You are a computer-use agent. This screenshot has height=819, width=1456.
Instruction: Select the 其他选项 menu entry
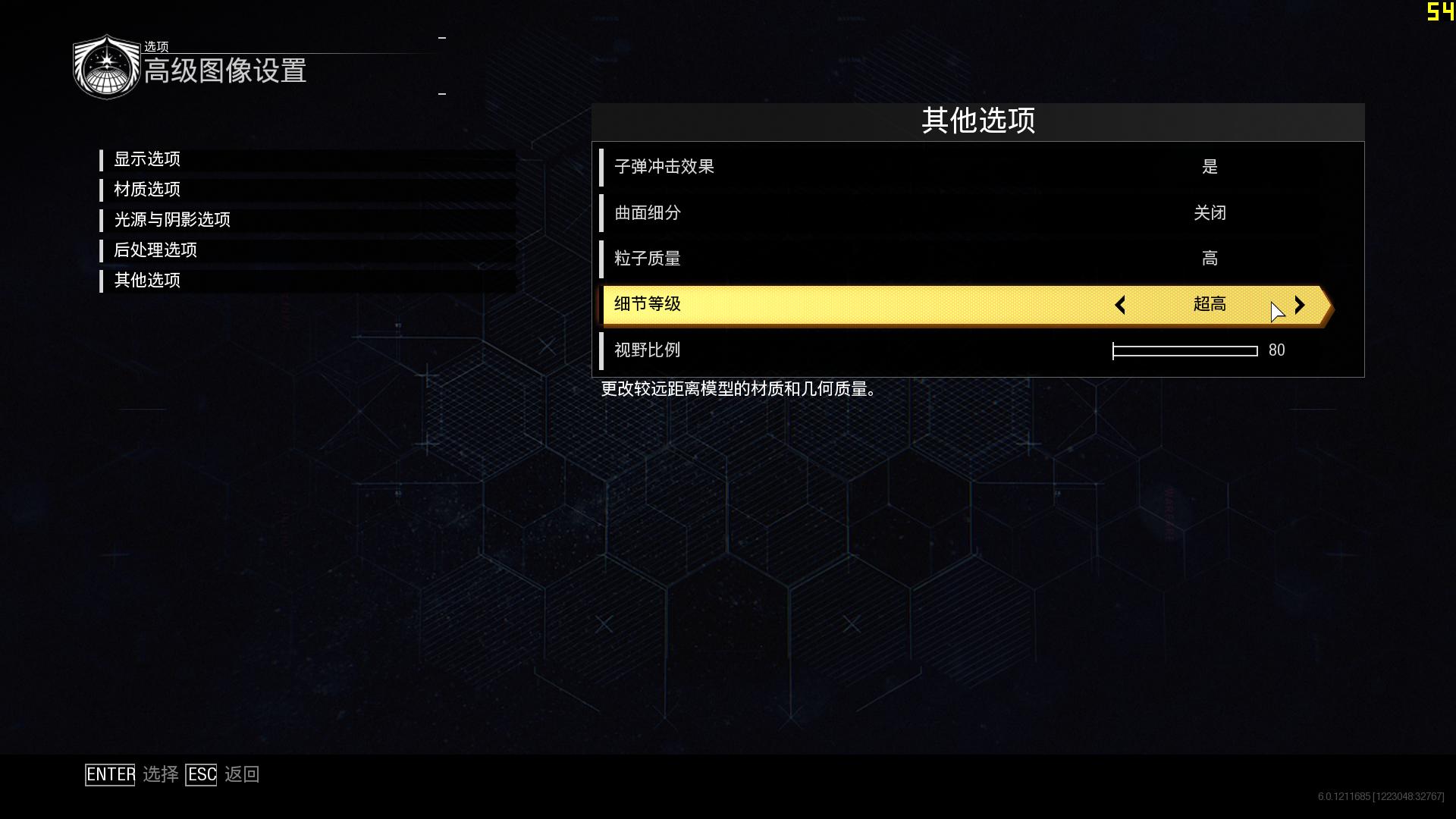(x=147, y=281)
